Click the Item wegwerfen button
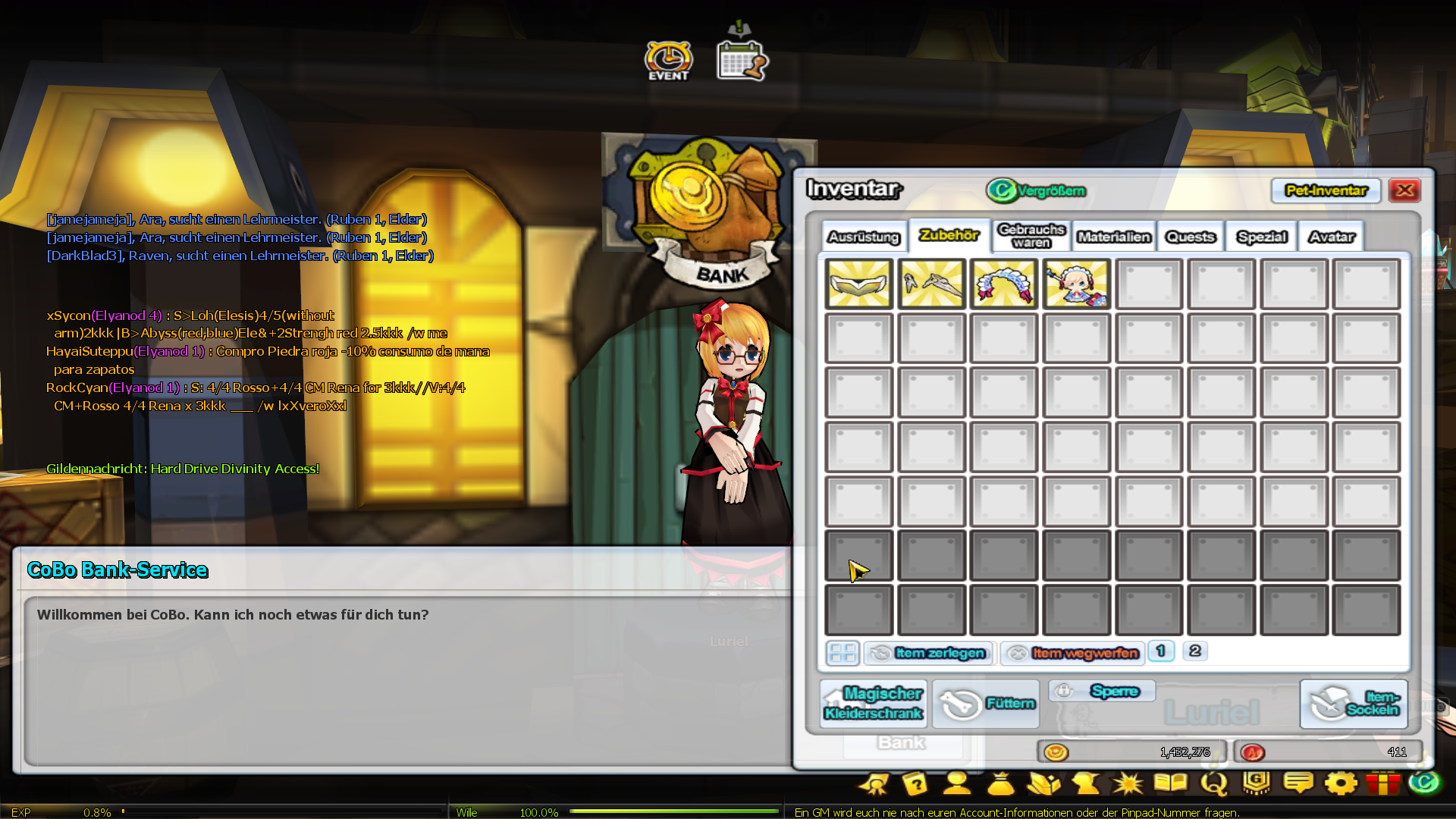 coord(1073,653)
